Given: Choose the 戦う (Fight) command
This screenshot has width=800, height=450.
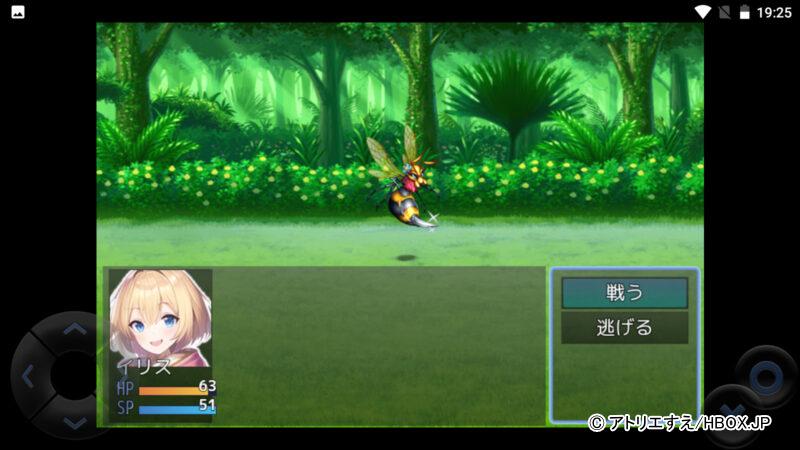Looking at the screenshot, I should (x=624, y=293).
